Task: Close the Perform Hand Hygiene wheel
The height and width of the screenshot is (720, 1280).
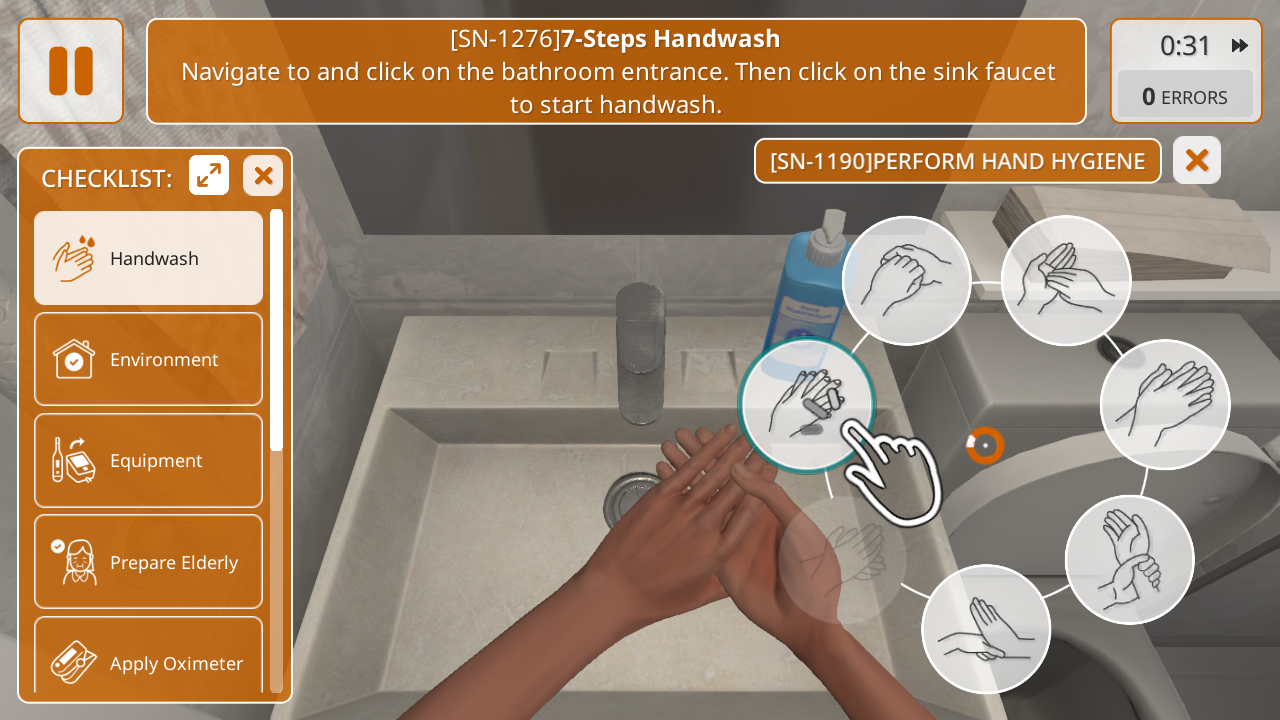Action: pyautogui.click(x=1197, y=160)
